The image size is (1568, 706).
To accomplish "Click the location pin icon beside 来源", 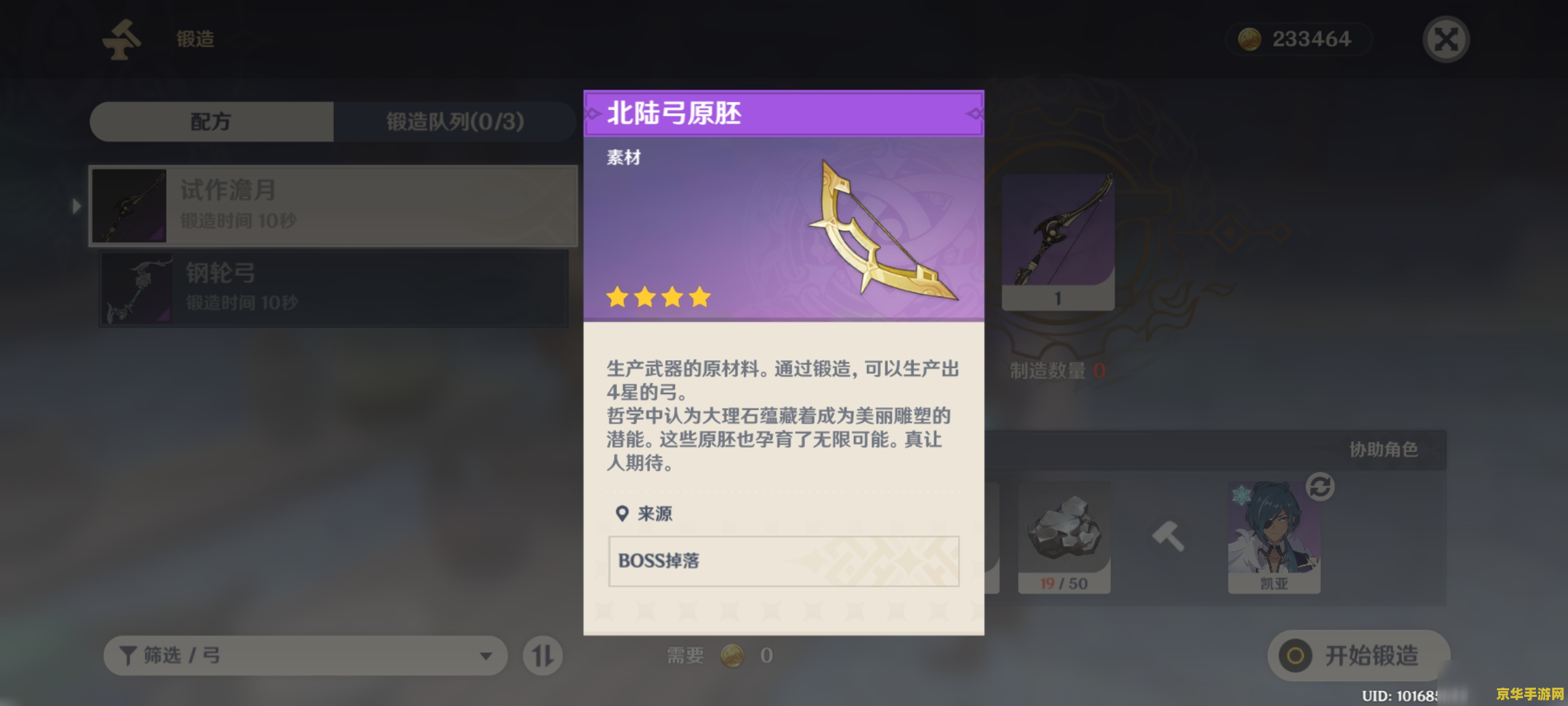I will click(621, 514).
